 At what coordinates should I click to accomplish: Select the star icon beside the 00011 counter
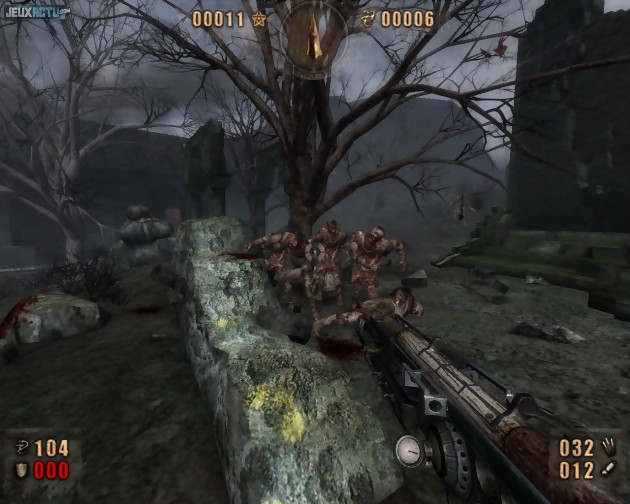[x=259, y=18]
